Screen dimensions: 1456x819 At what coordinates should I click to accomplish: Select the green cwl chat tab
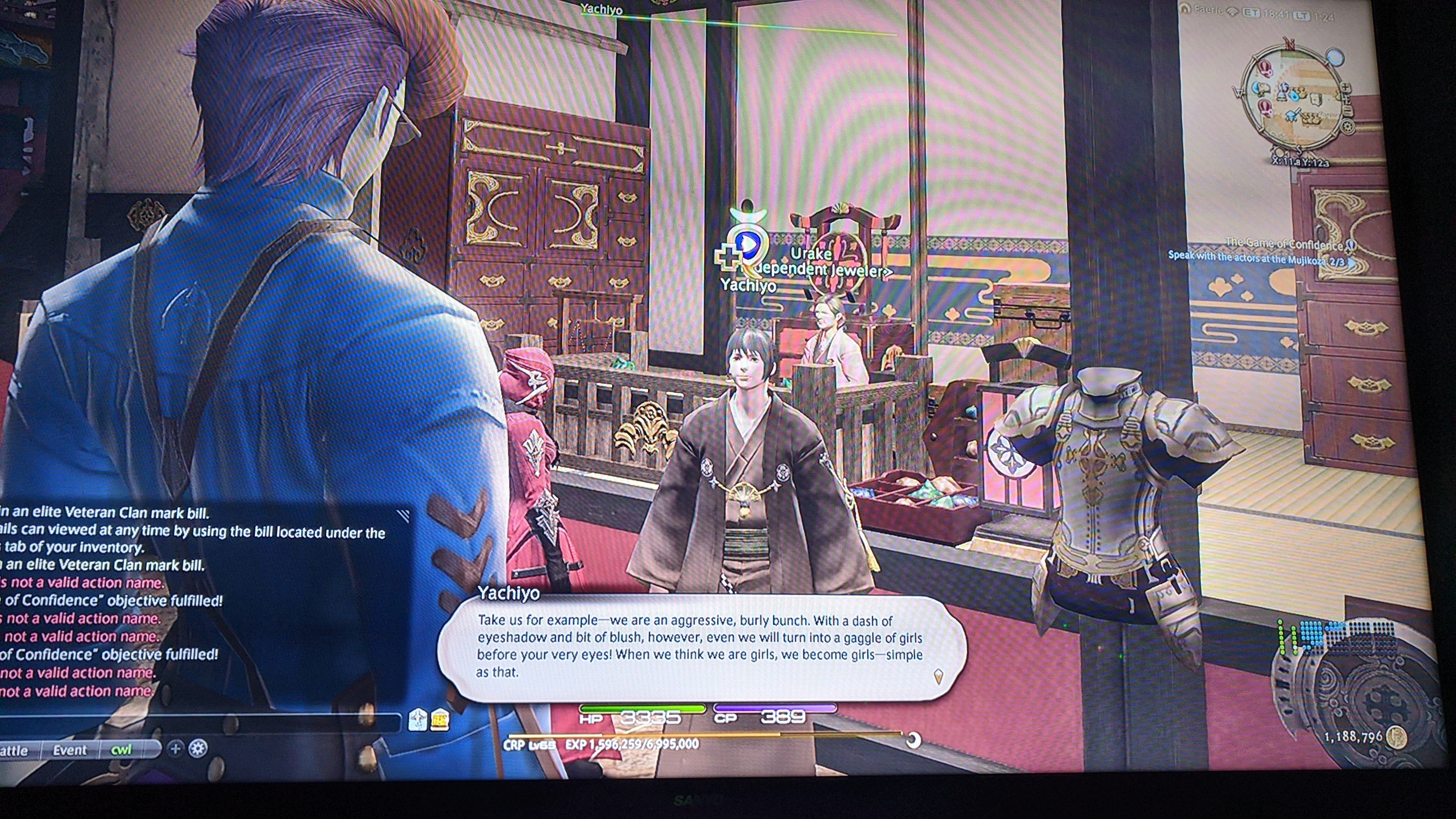pos(121,750)
